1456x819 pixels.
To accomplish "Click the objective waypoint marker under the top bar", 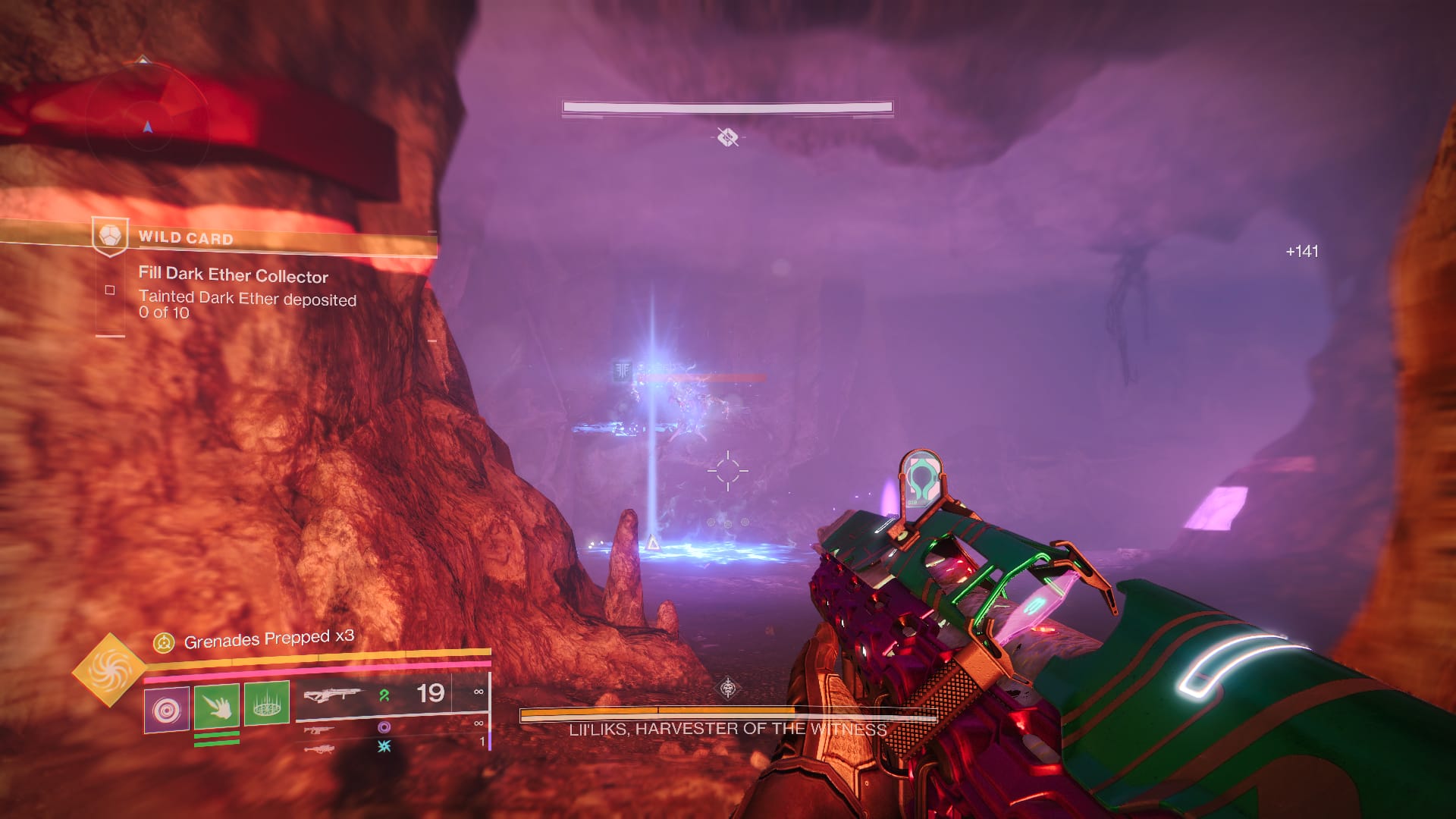I will (x=728, y=137).
